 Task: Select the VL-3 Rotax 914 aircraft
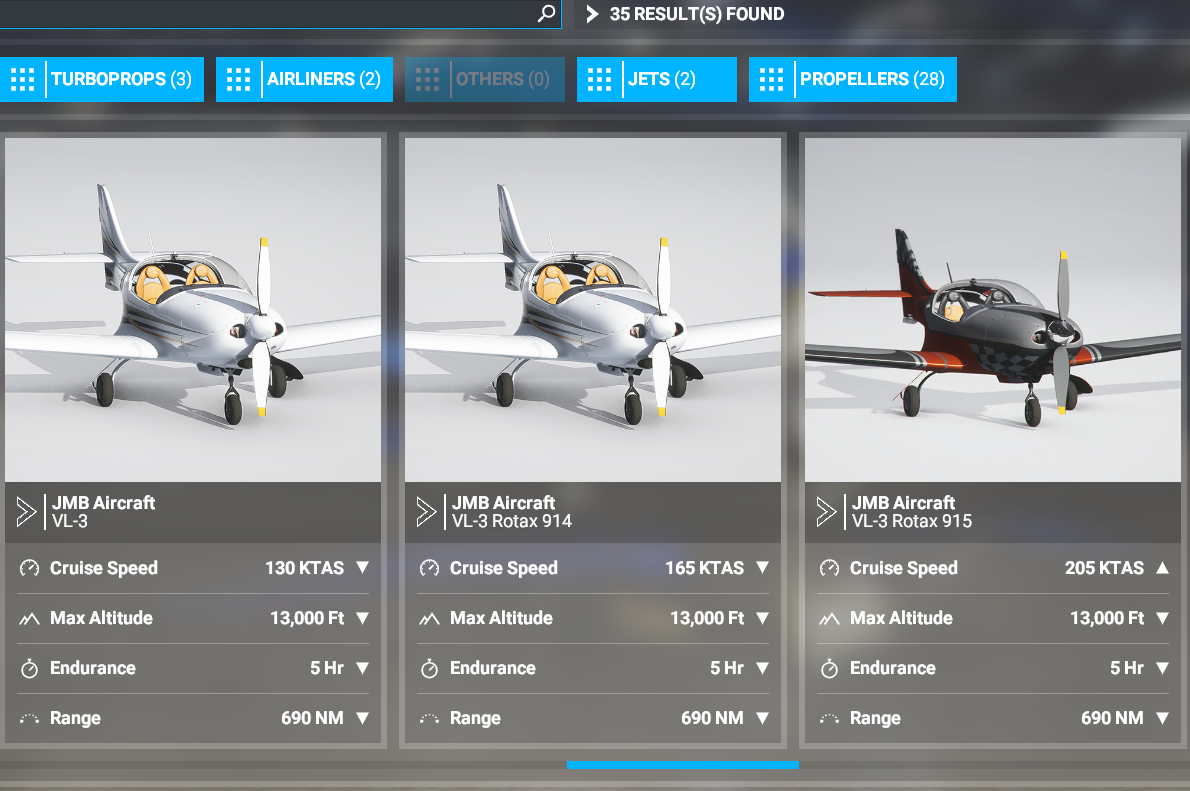592,310
